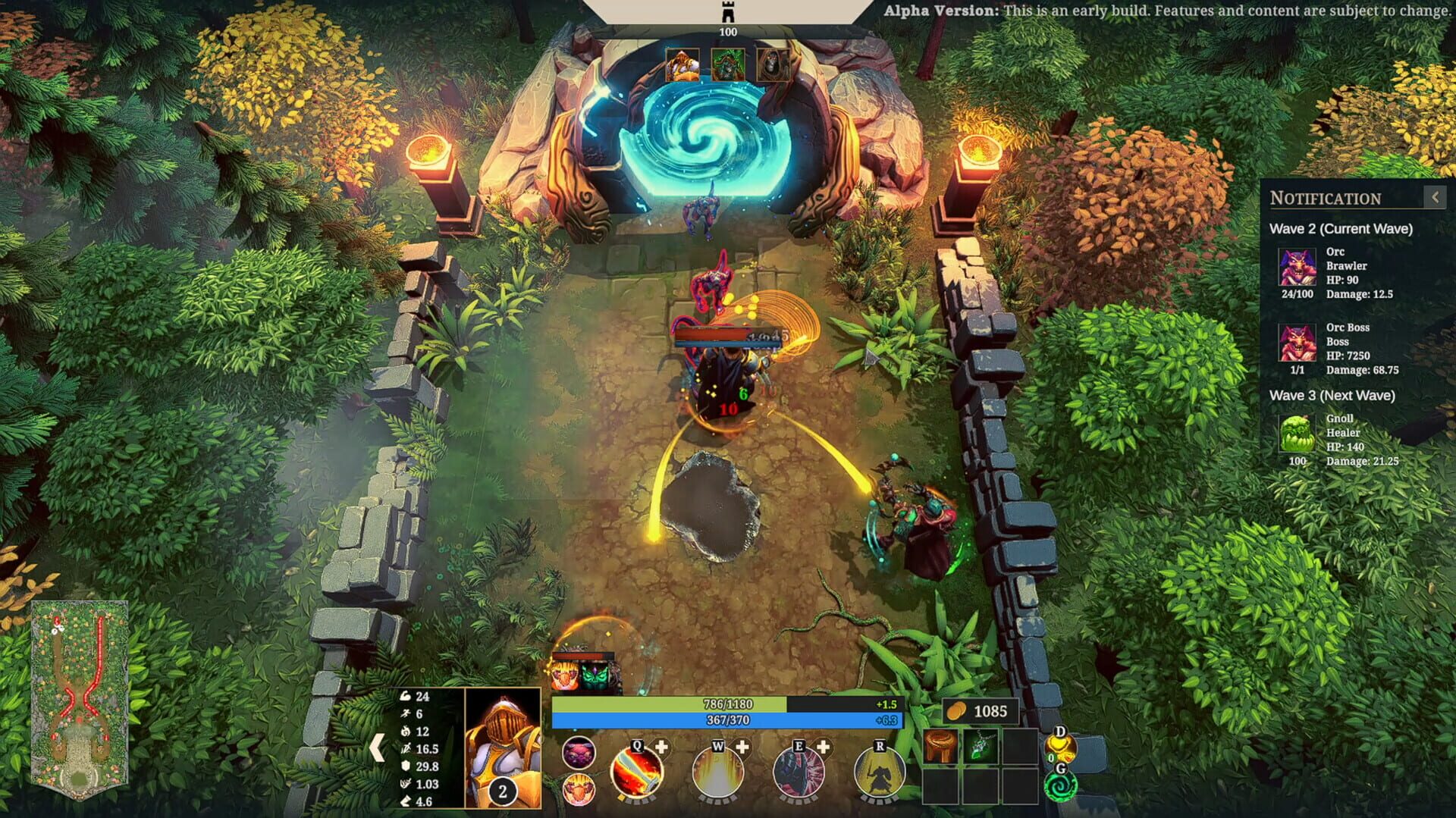Click the upgrade plus next to W ability
Screen dimensions: 1456x818
(743, 747)
